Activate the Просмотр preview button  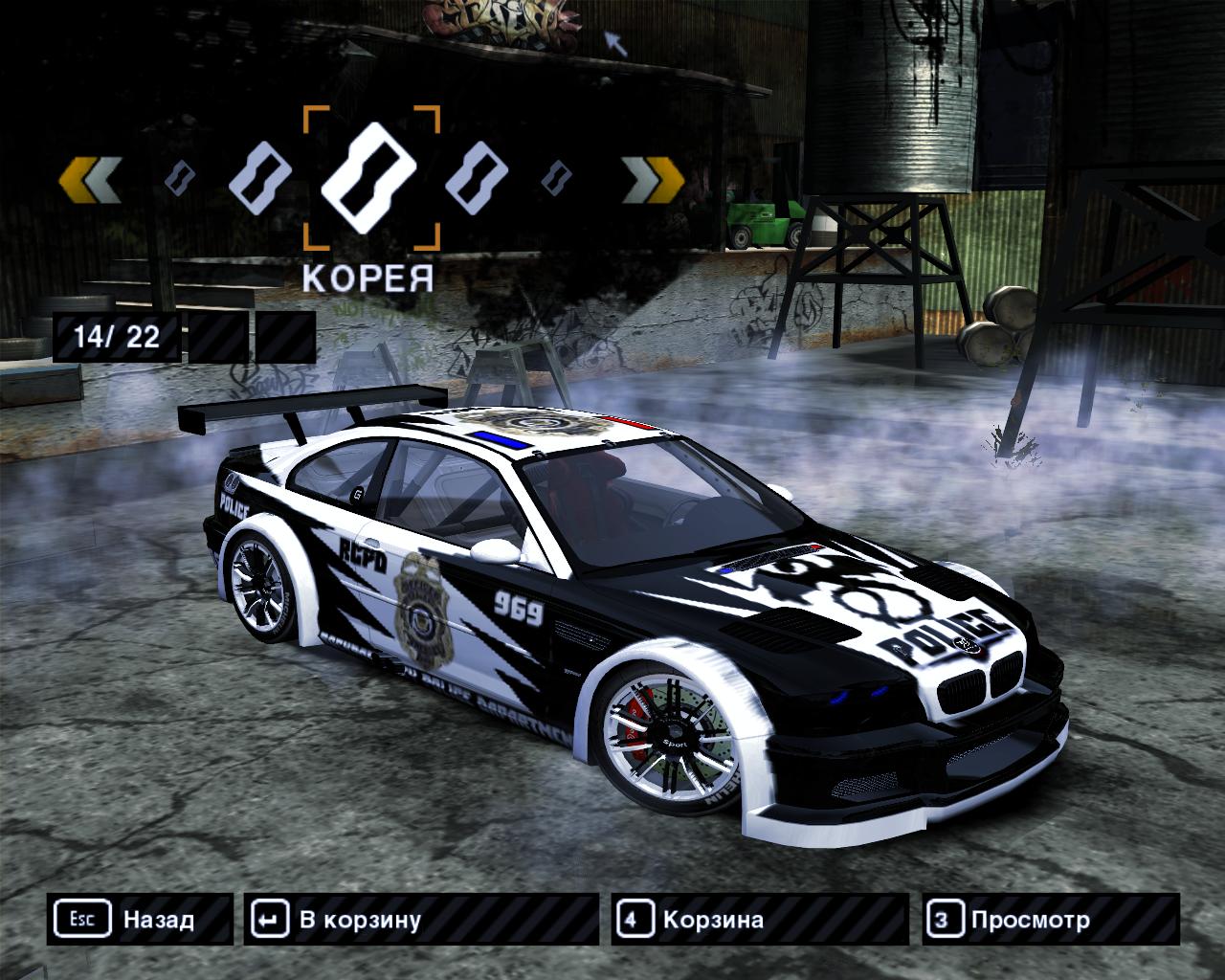[x=1051, y=920]
